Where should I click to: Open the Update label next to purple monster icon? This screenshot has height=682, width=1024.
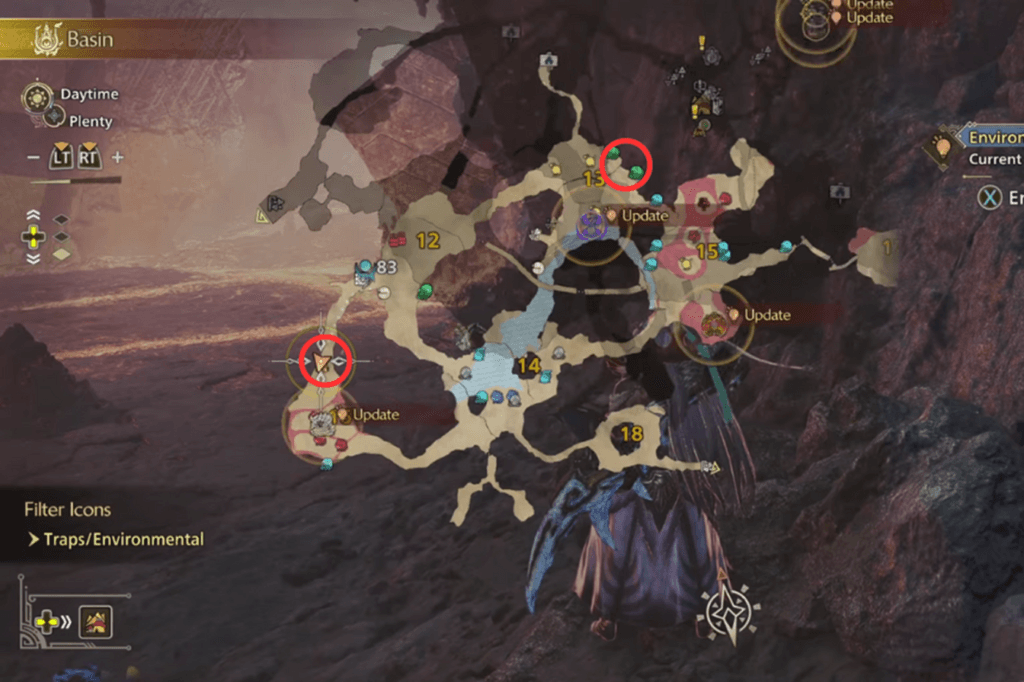pyautogui.click(x=644, y=216)
